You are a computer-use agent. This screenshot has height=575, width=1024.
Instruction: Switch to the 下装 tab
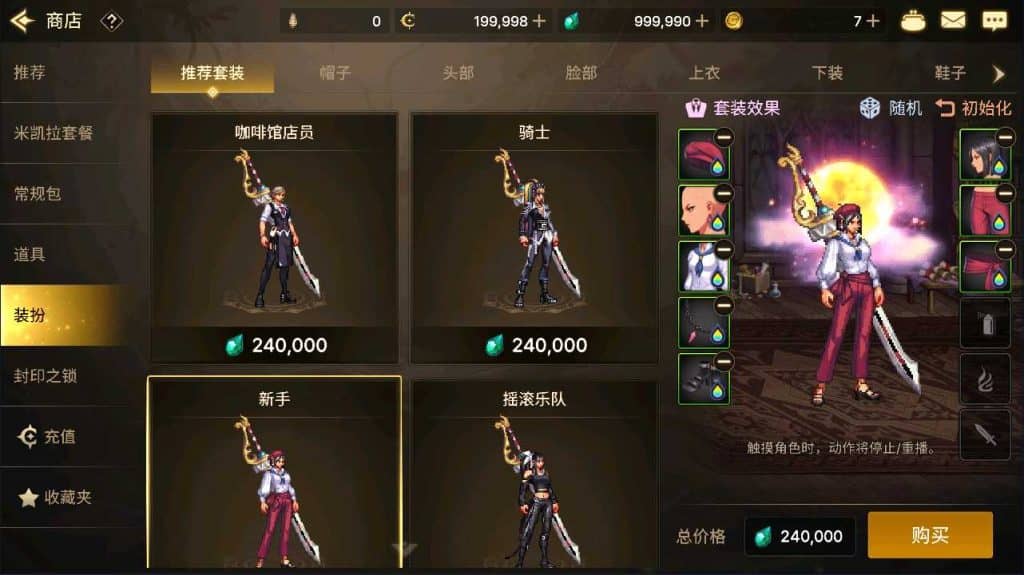point(827,73)
